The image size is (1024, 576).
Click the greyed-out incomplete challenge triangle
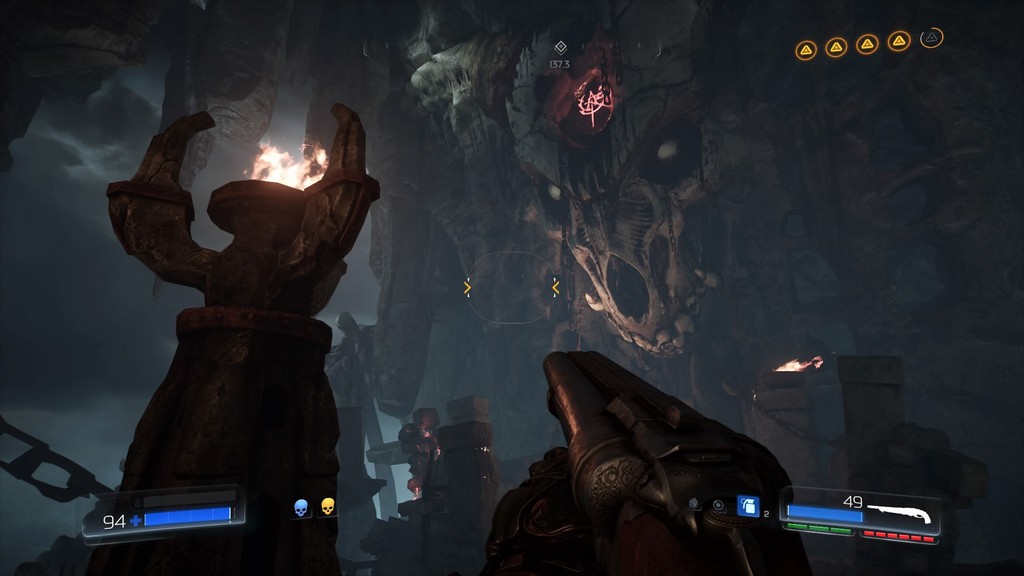click(x=932, y=38)
